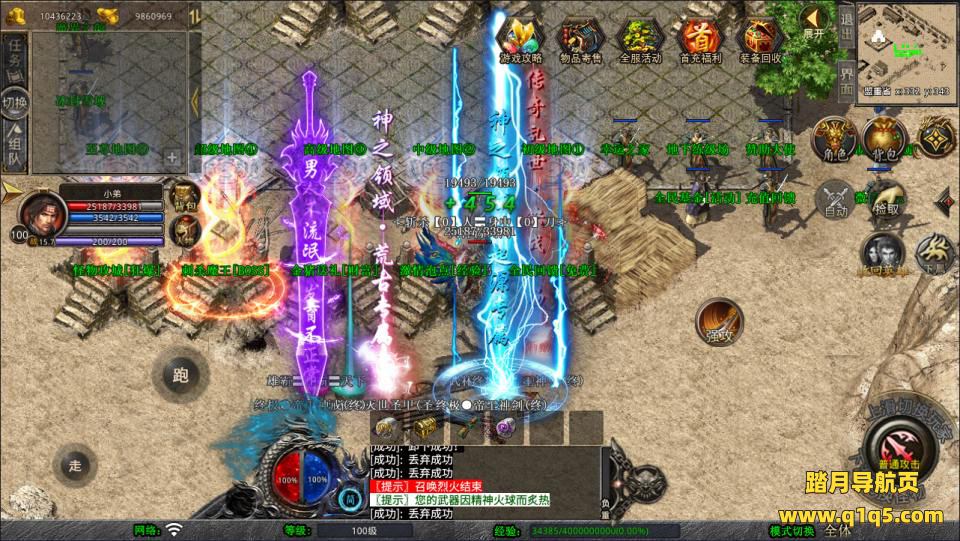Click the 退出 exit button

[846, 25]
